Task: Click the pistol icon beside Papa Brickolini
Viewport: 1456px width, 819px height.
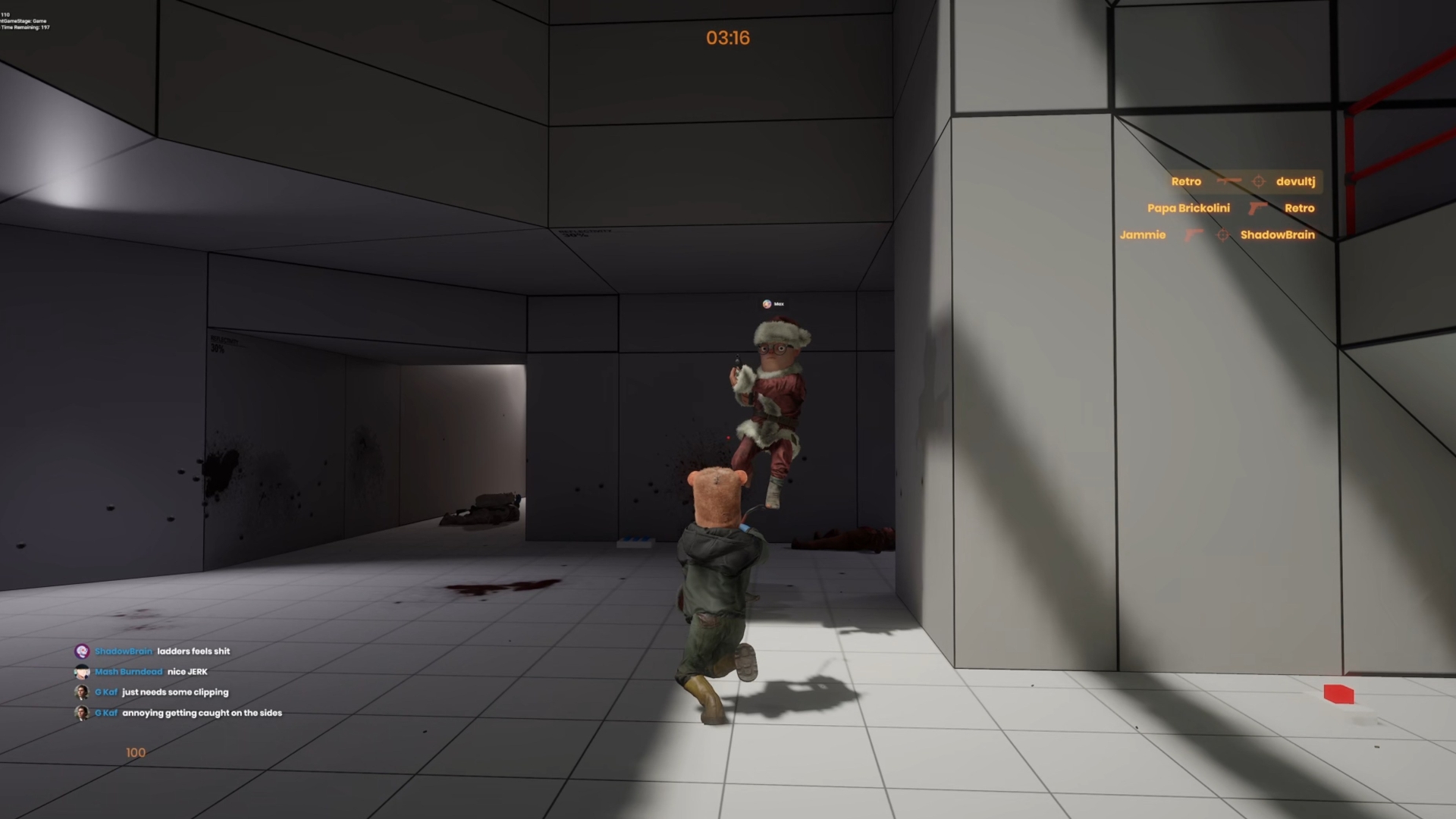Action: 1257,209
